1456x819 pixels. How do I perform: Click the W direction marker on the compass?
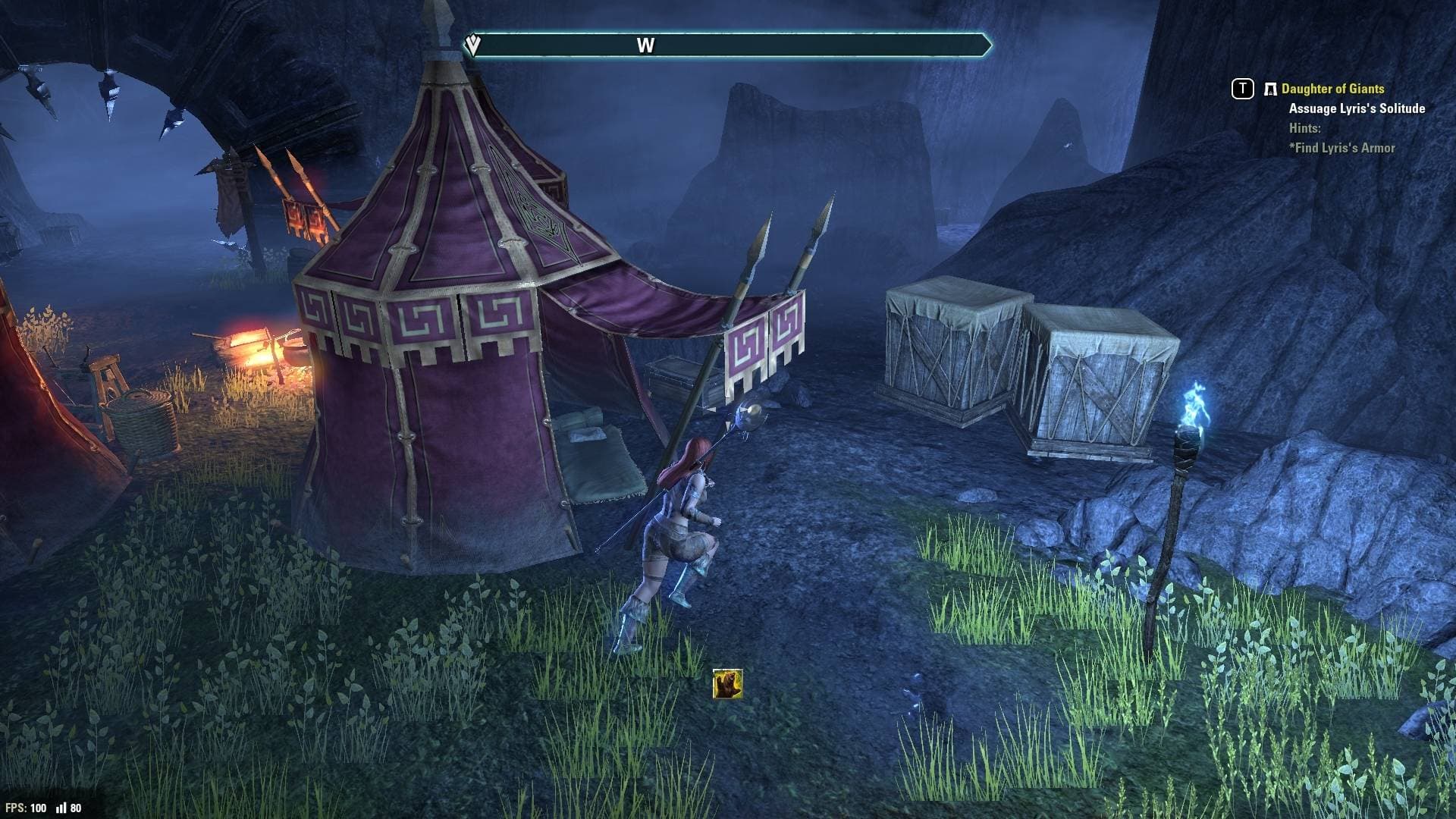pos(647,45)
